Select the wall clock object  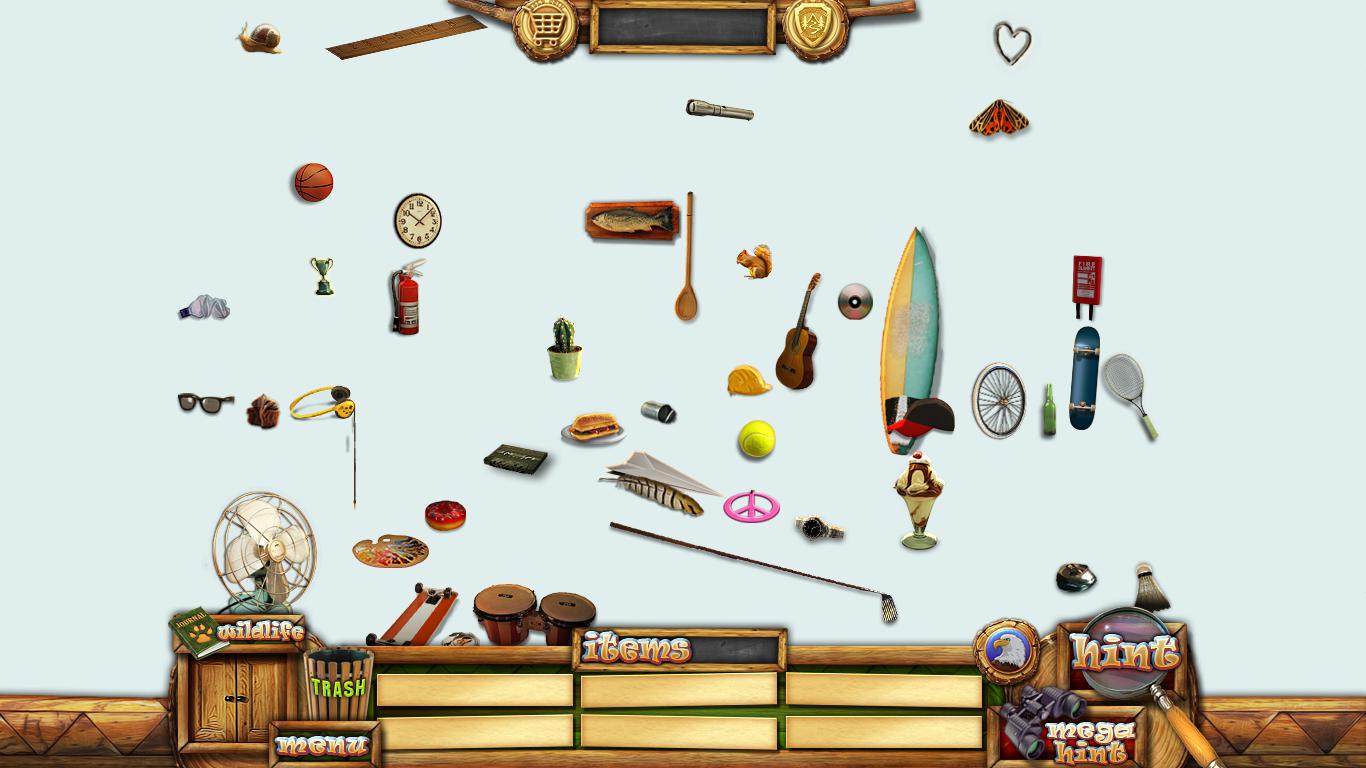pyautogui.click(x=417, y=221)
